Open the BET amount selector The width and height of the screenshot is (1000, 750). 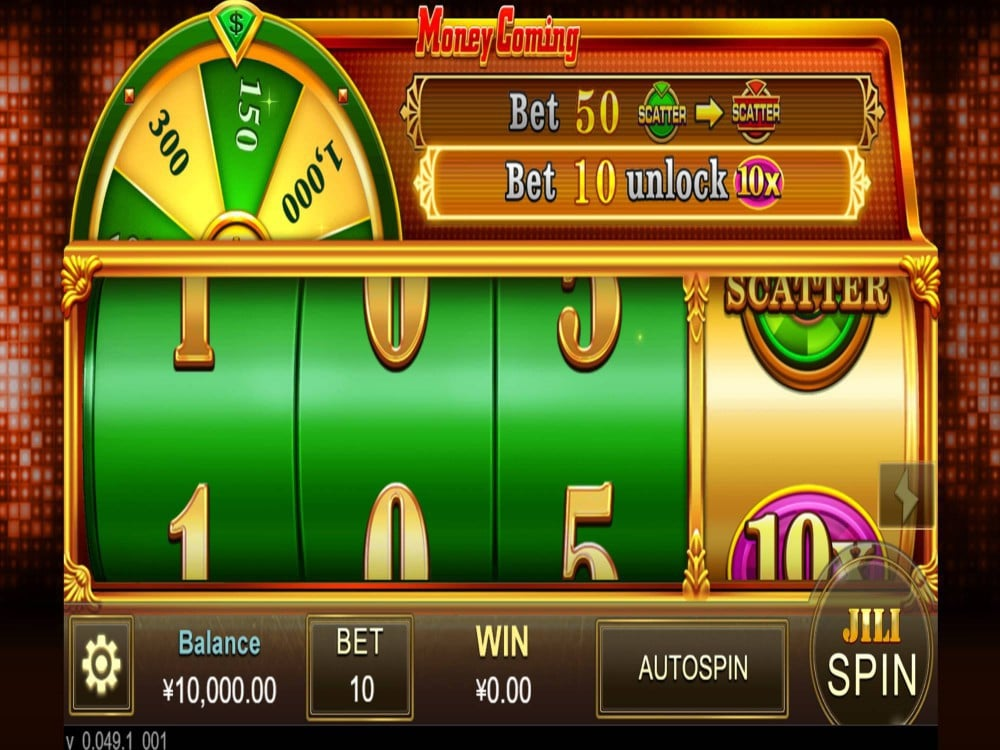359,666
